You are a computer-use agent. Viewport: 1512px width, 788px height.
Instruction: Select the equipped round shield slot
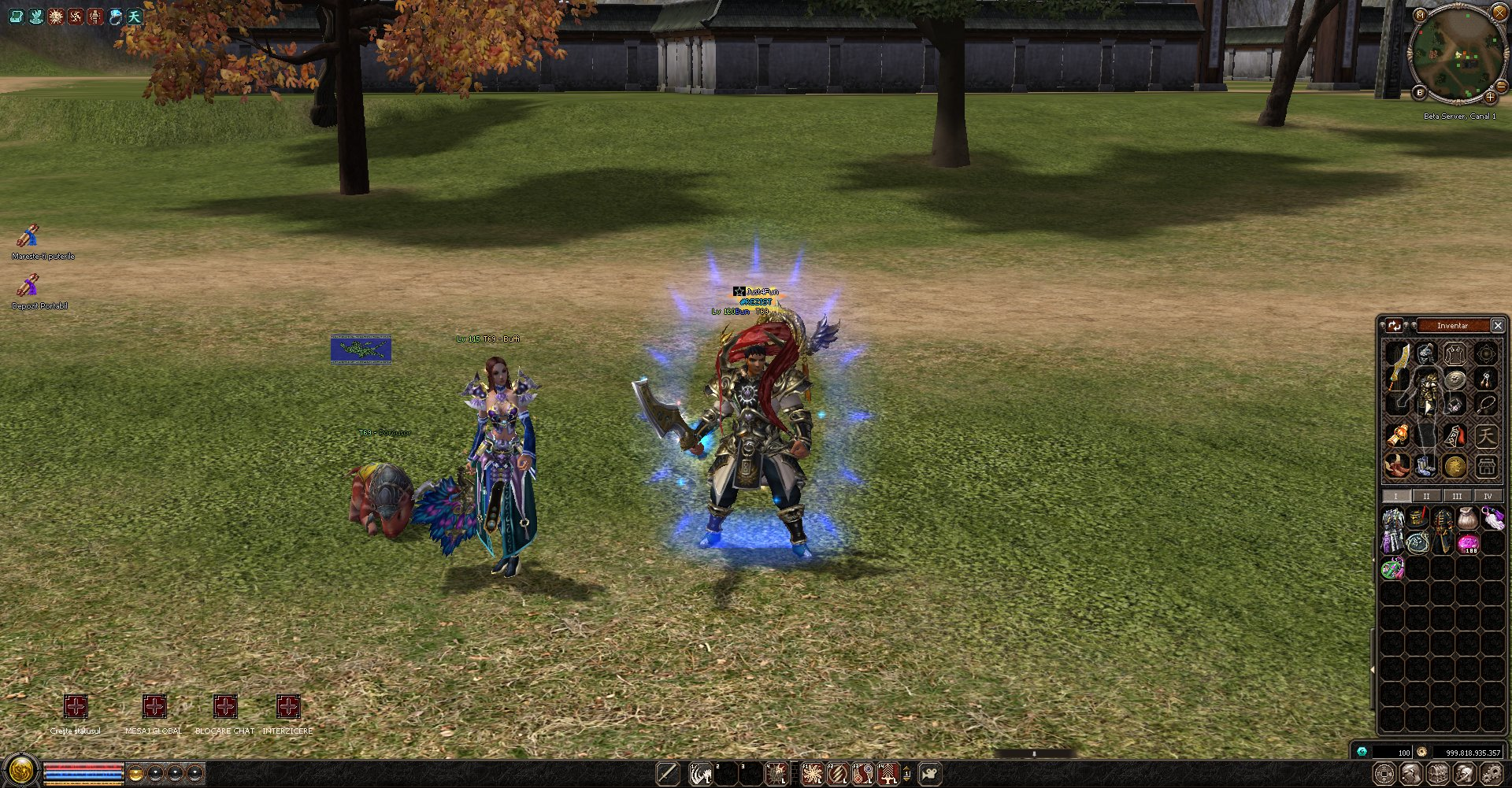1455,379
